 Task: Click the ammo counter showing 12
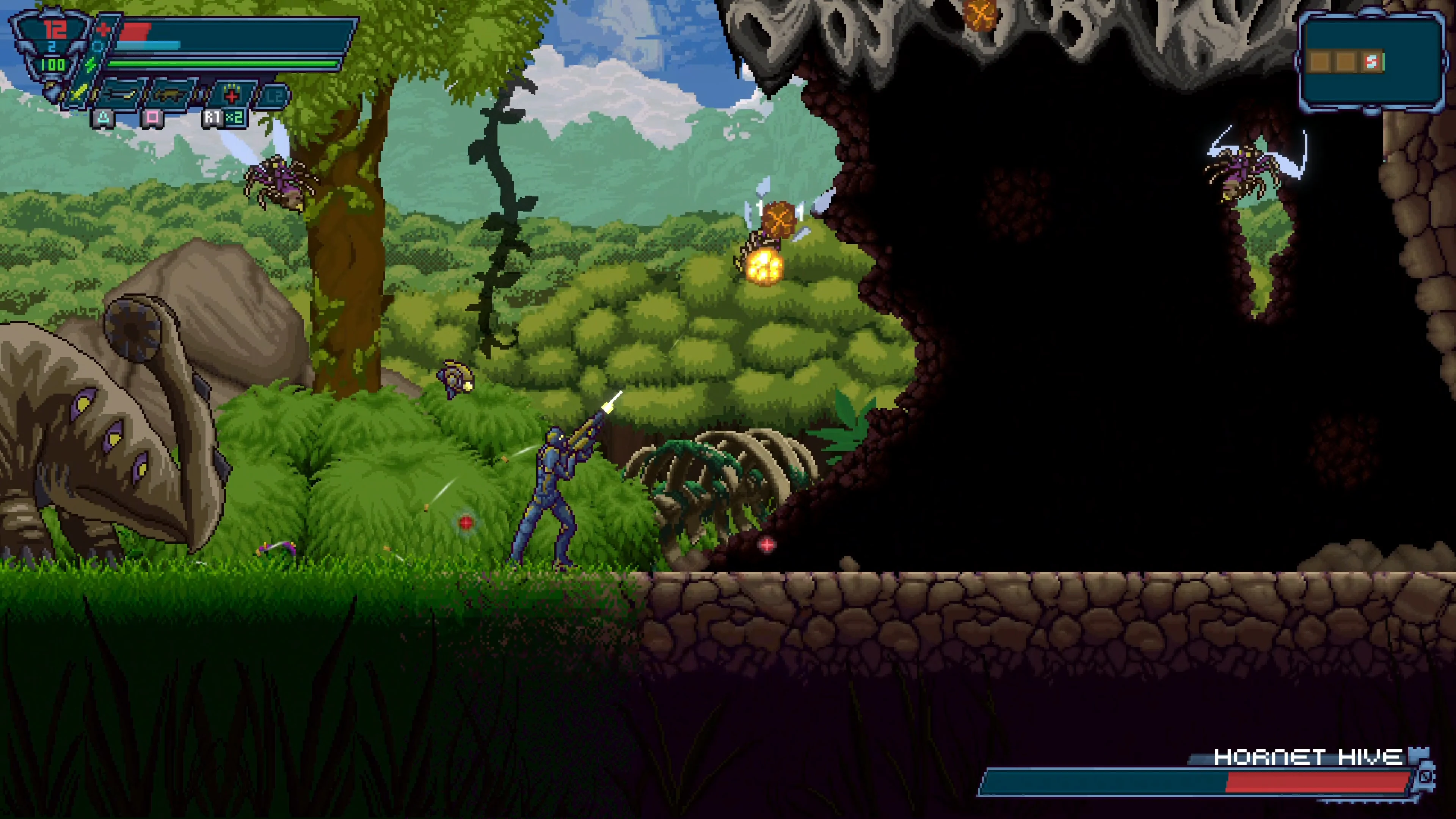point(55,30)
